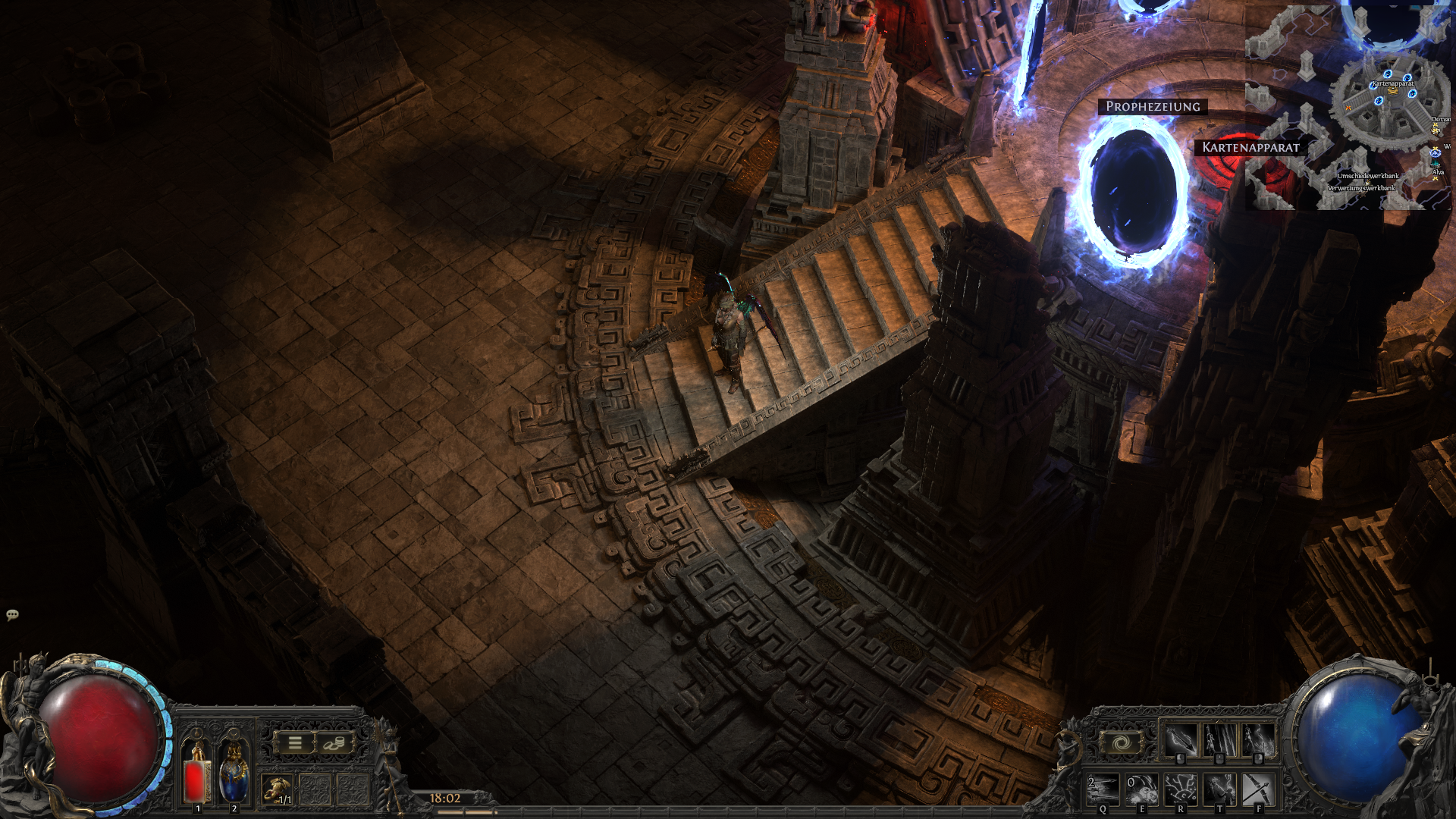Activate the explosion skill on E

tap(1142, 789)
